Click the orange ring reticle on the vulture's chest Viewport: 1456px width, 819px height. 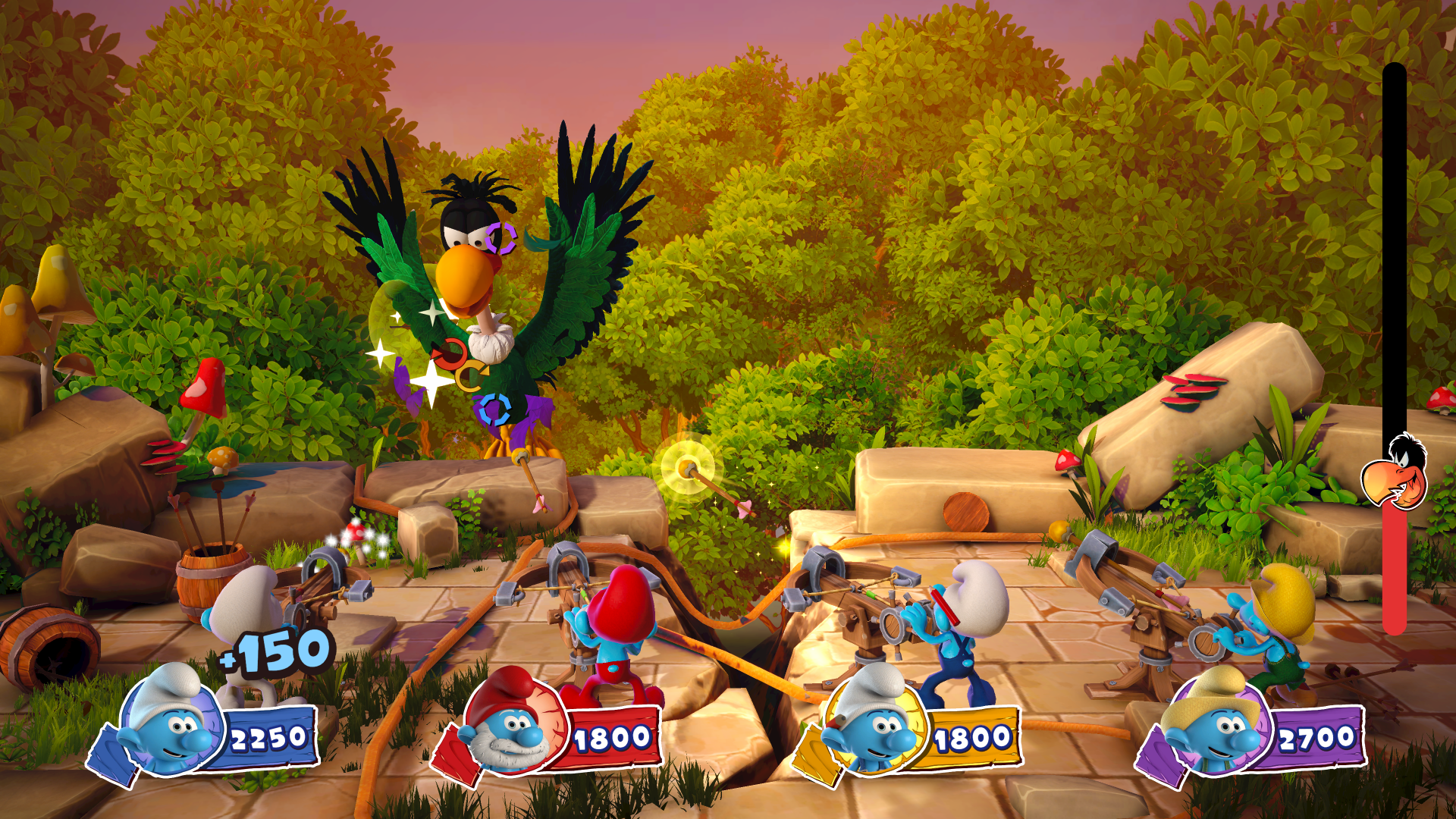(451, 353)
